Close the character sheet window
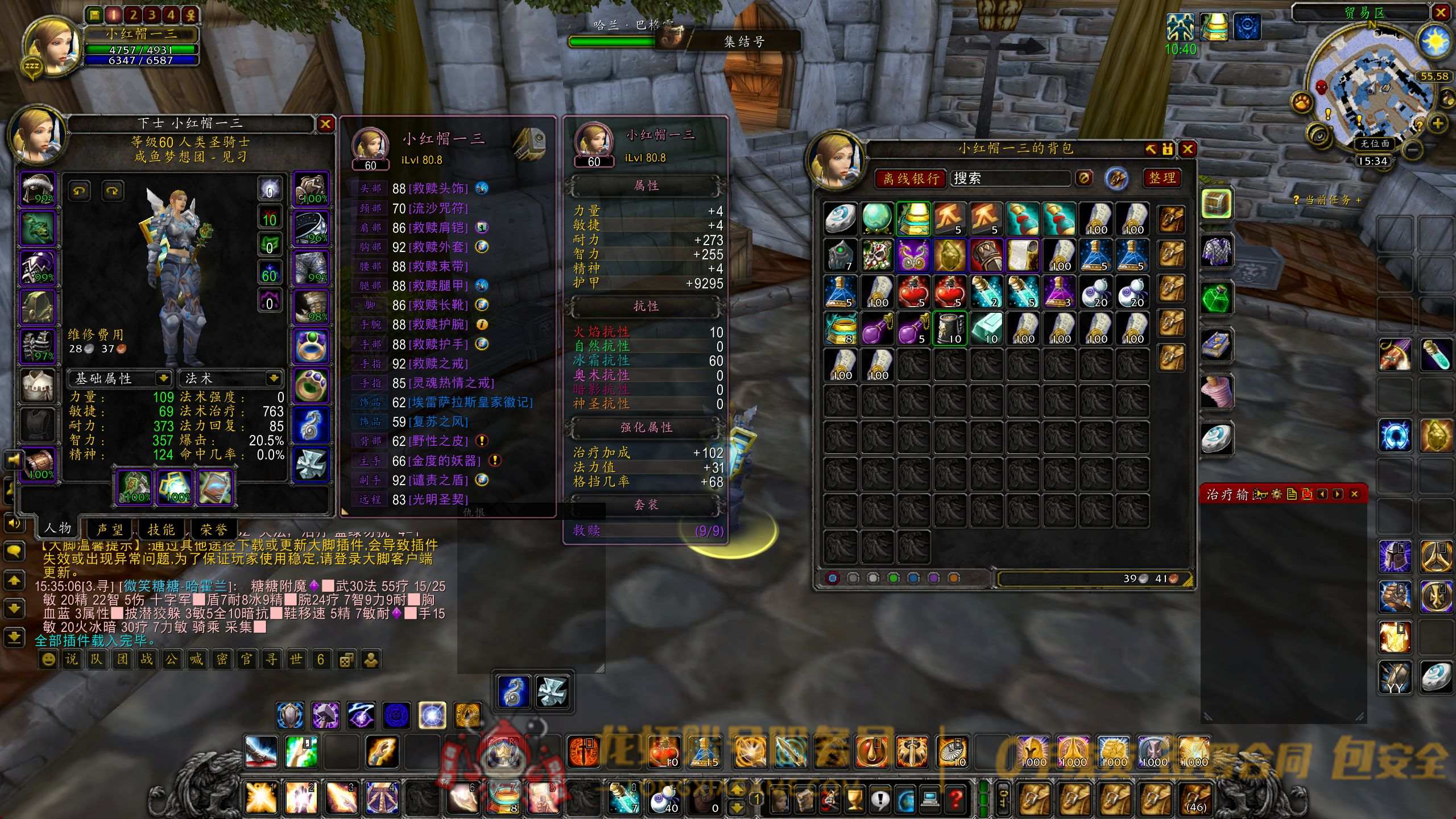The height and width of the screenshot is (819, 1456). click(325, 124)
